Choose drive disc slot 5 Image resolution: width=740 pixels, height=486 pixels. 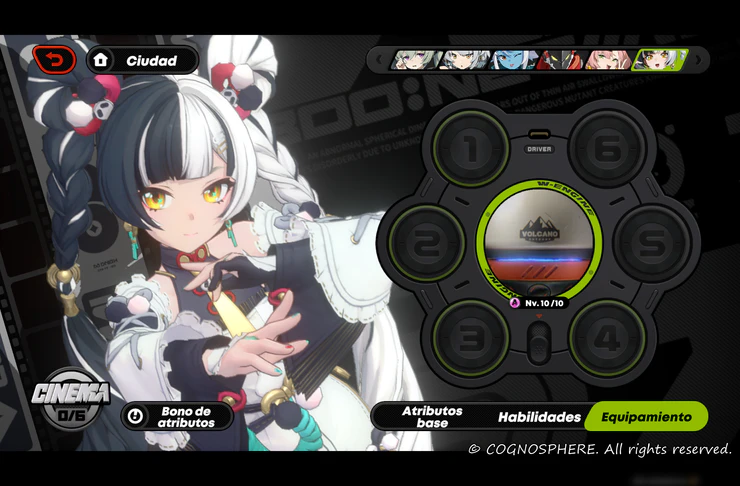pos(651,243)
